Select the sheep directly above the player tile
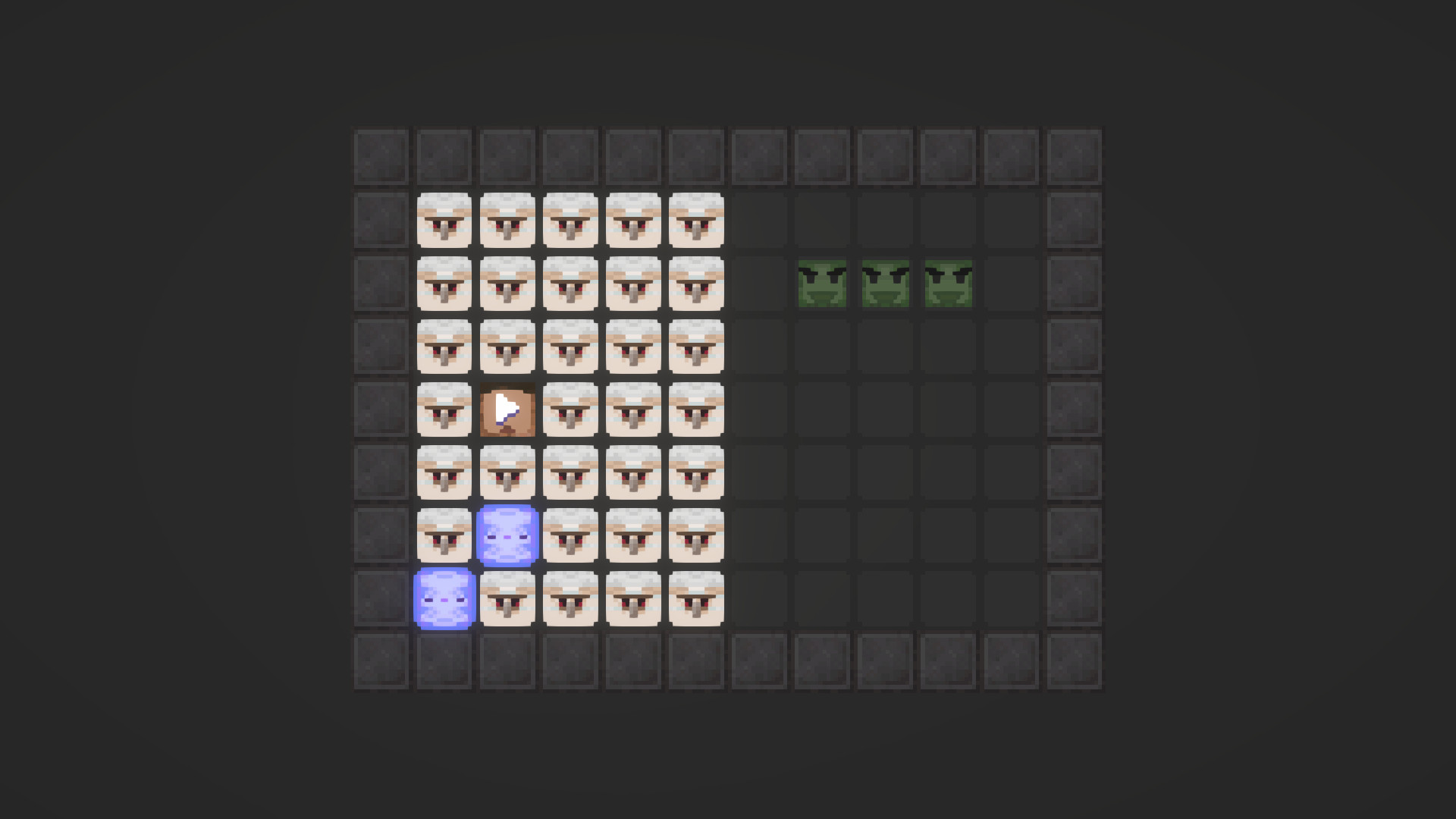The width and height of the screenshot is (1456, 819). [x=507, y=347]
